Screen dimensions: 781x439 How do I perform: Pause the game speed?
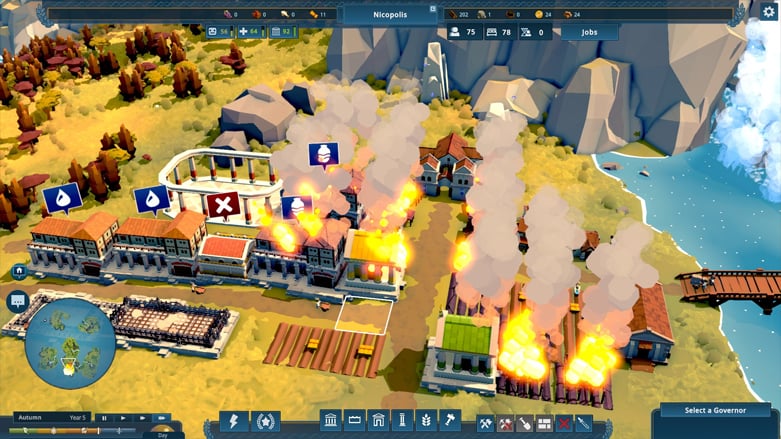tap(103, 417)
